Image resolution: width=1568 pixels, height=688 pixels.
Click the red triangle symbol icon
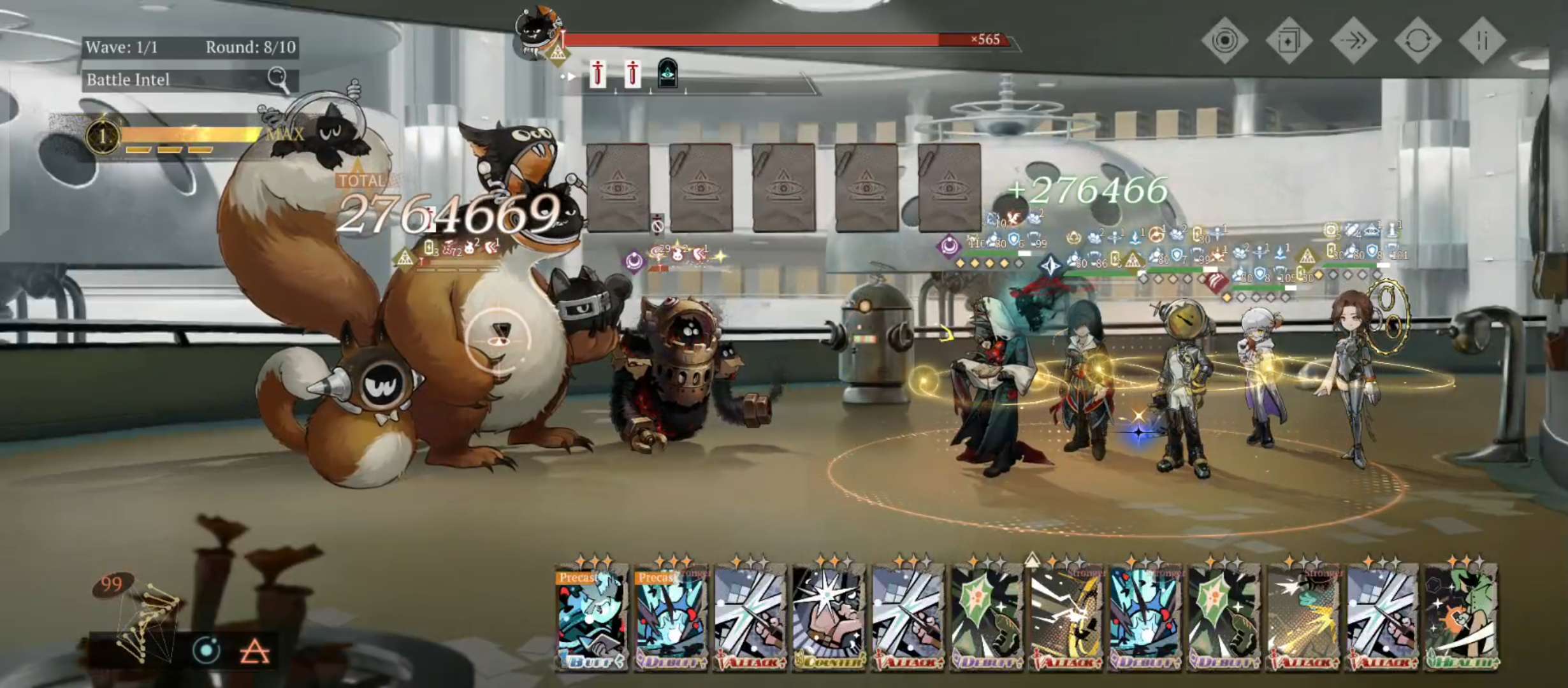pyautogui.click(x=254, y=652)
